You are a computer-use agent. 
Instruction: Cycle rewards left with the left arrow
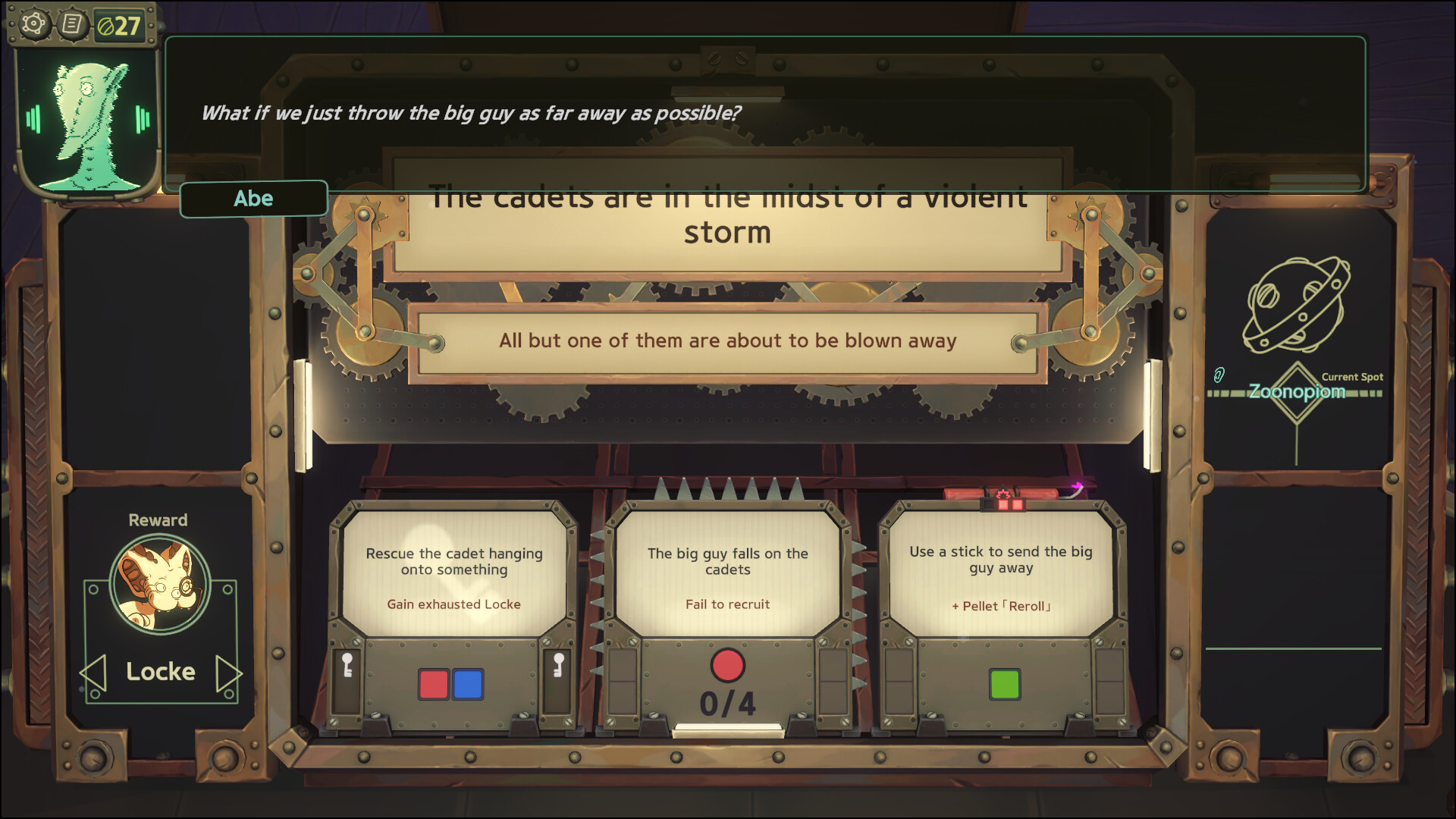click(x=93, y=671)
